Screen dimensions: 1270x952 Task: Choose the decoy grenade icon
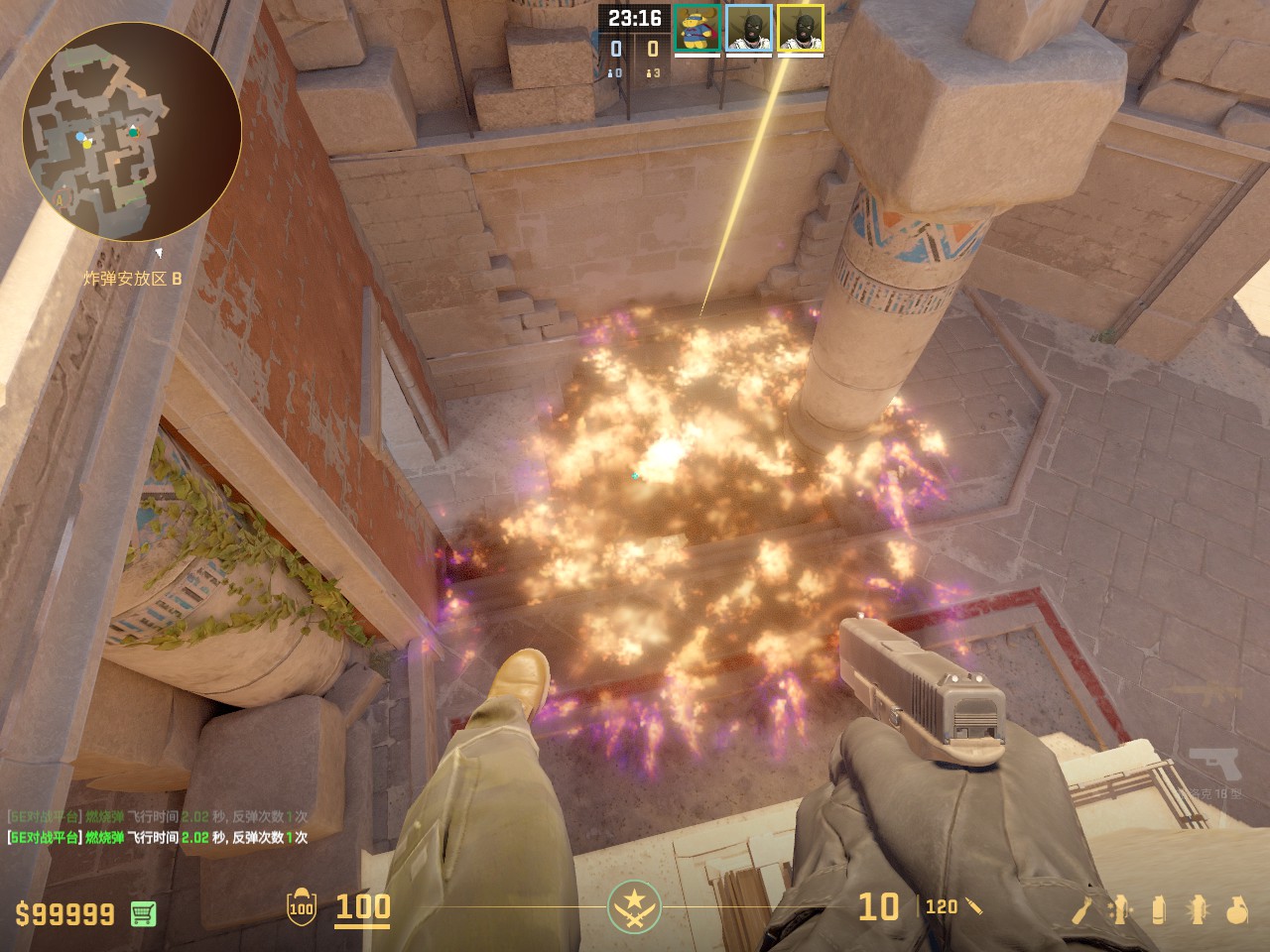[x=1121, y=908]
